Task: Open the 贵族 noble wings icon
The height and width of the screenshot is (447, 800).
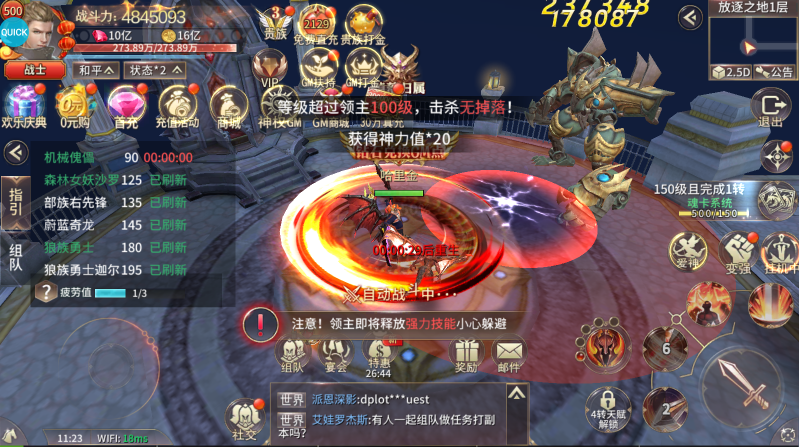Action: (275, 23)
